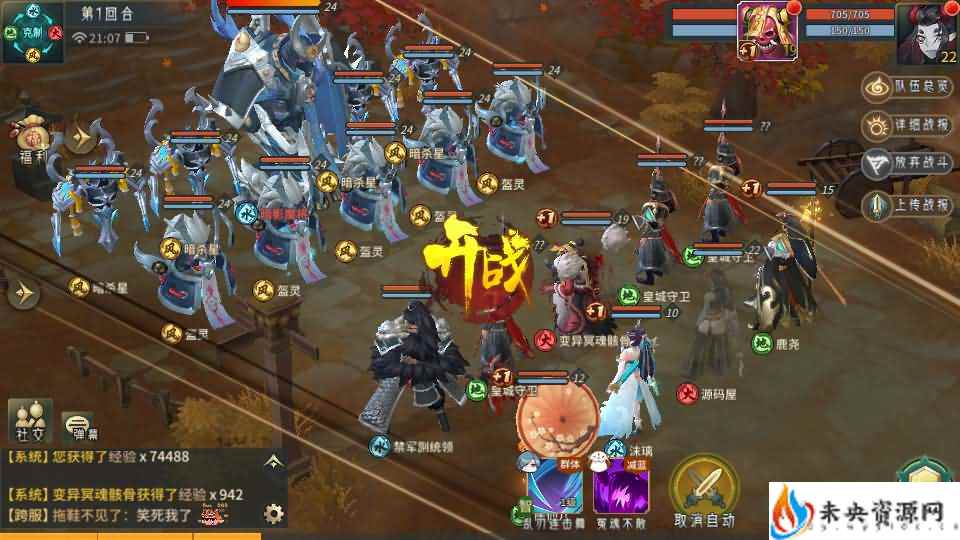Open chat settings gear icon
This screenshot has height=540, width=960.
click(x=273, y=514)
